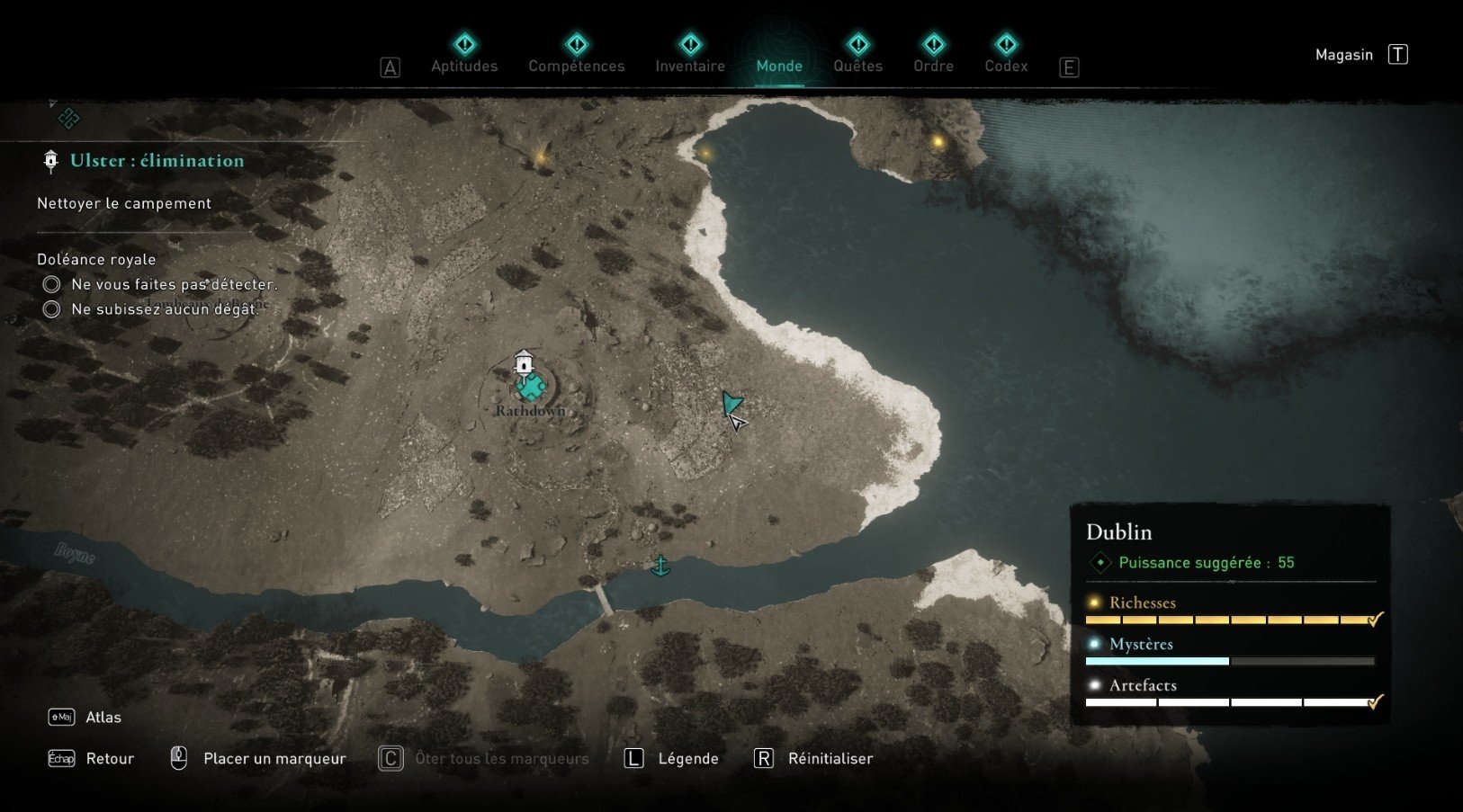Open the Compétences skill icon
Screen dimensions: 1463x812
[x=575, y=44]
